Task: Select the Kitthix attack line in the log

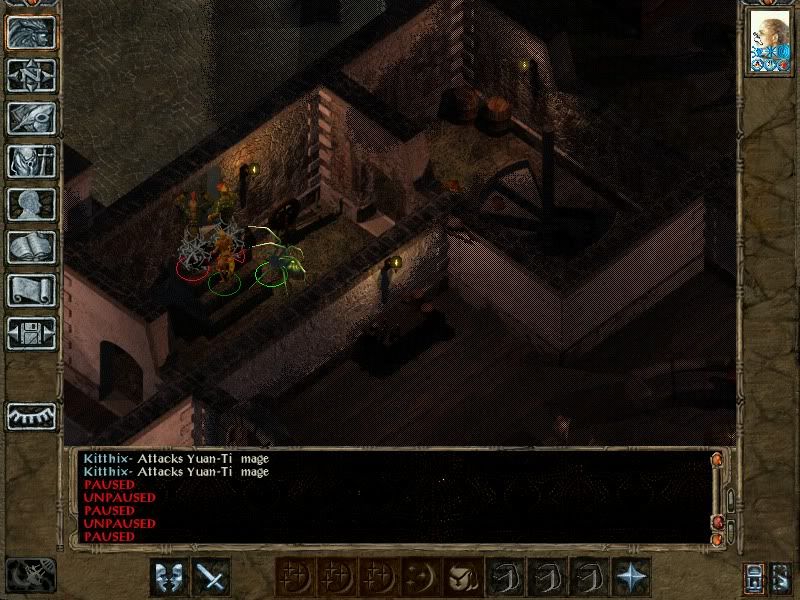Action: point(176,459)
